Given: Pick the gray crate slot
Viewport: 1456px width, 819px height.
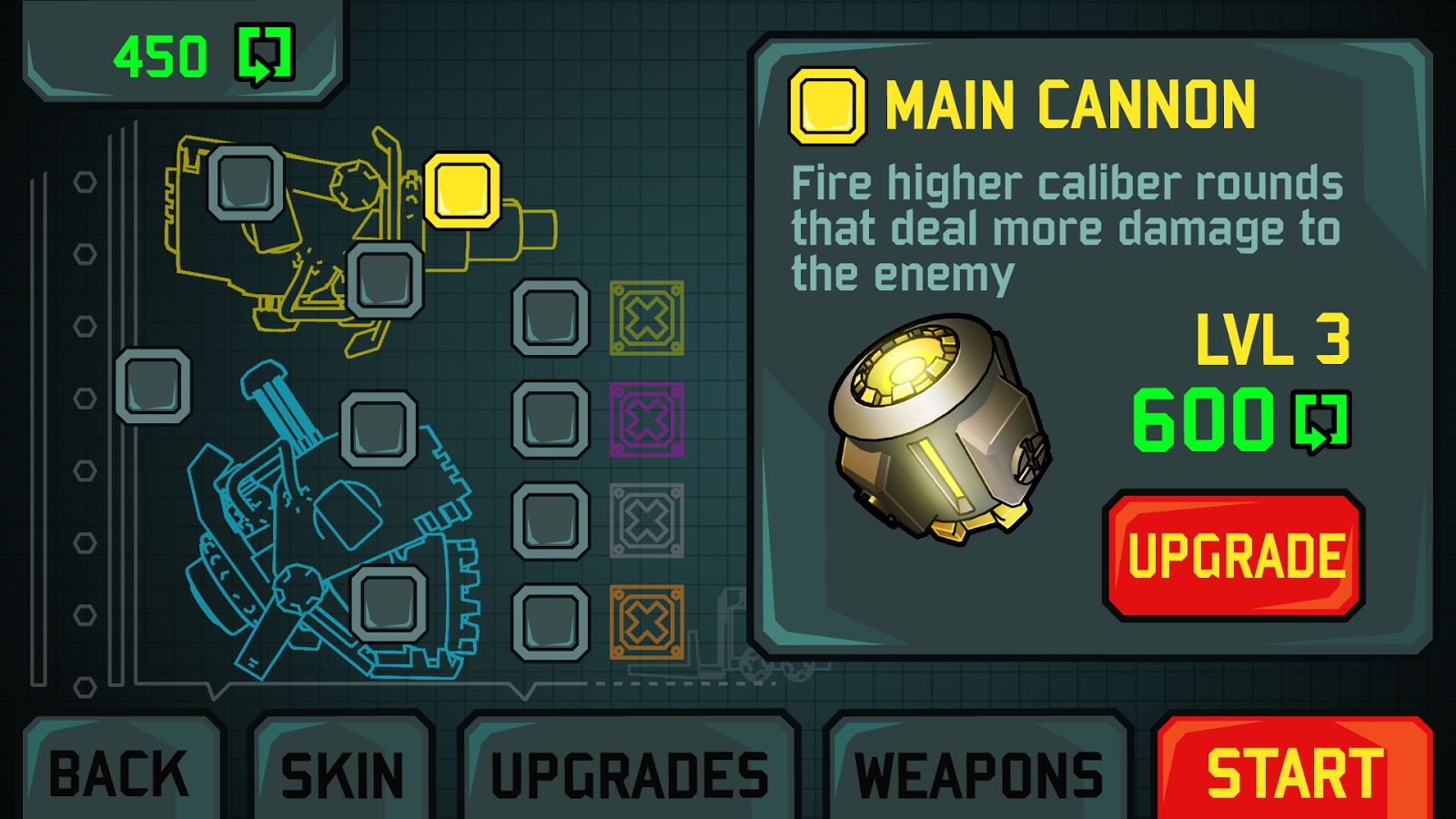Looking at the screenshot, I should (x=647, y=521).
